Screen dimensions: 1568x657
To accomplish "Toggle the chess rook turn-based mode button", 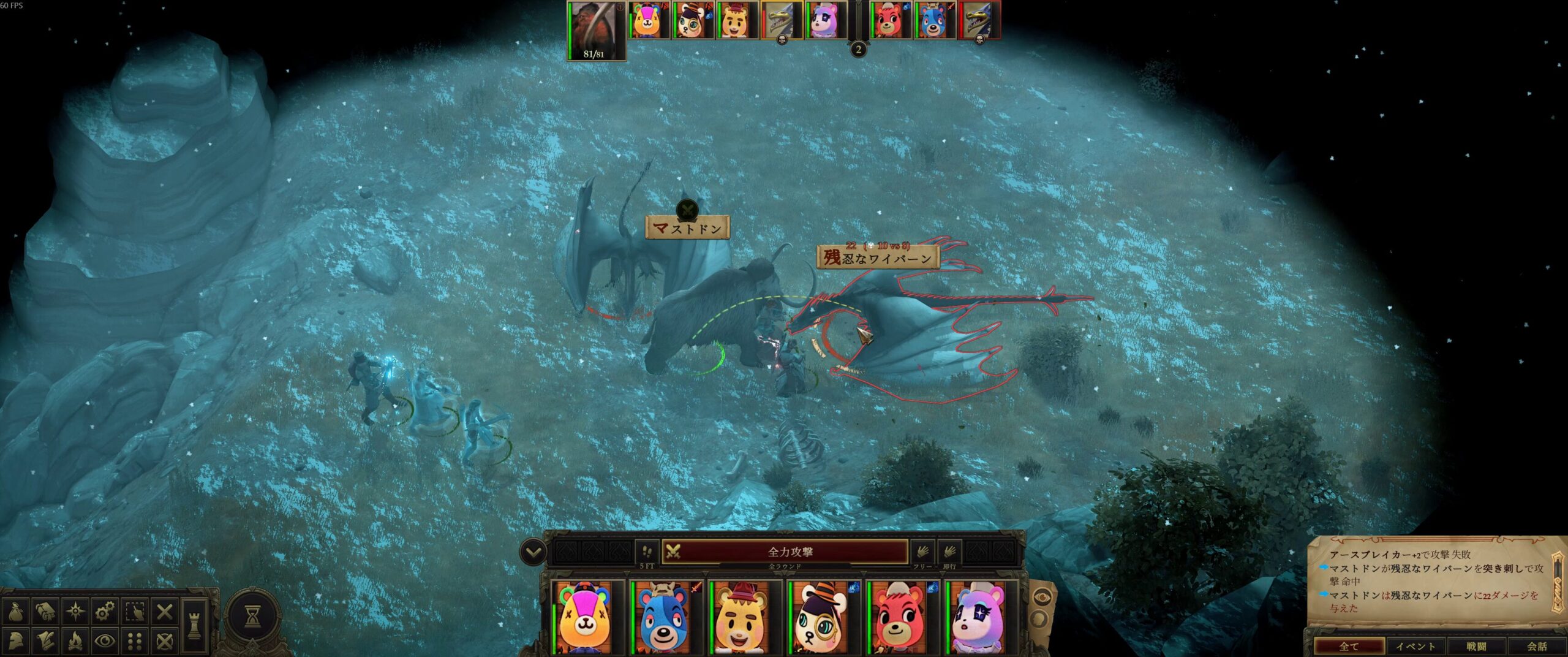I will point(195,625).
